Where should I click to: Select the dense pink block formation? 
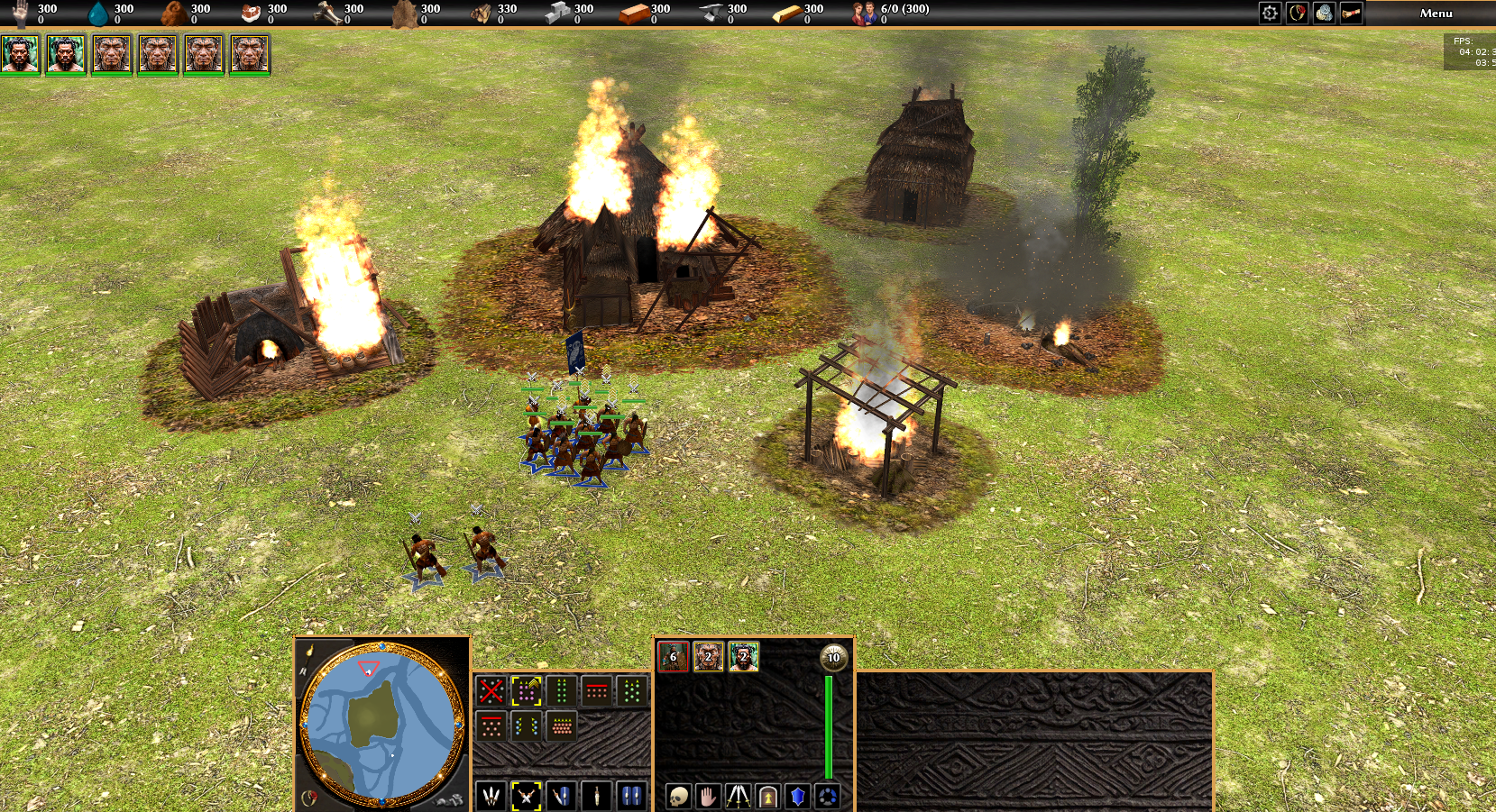tap(562, 725)
